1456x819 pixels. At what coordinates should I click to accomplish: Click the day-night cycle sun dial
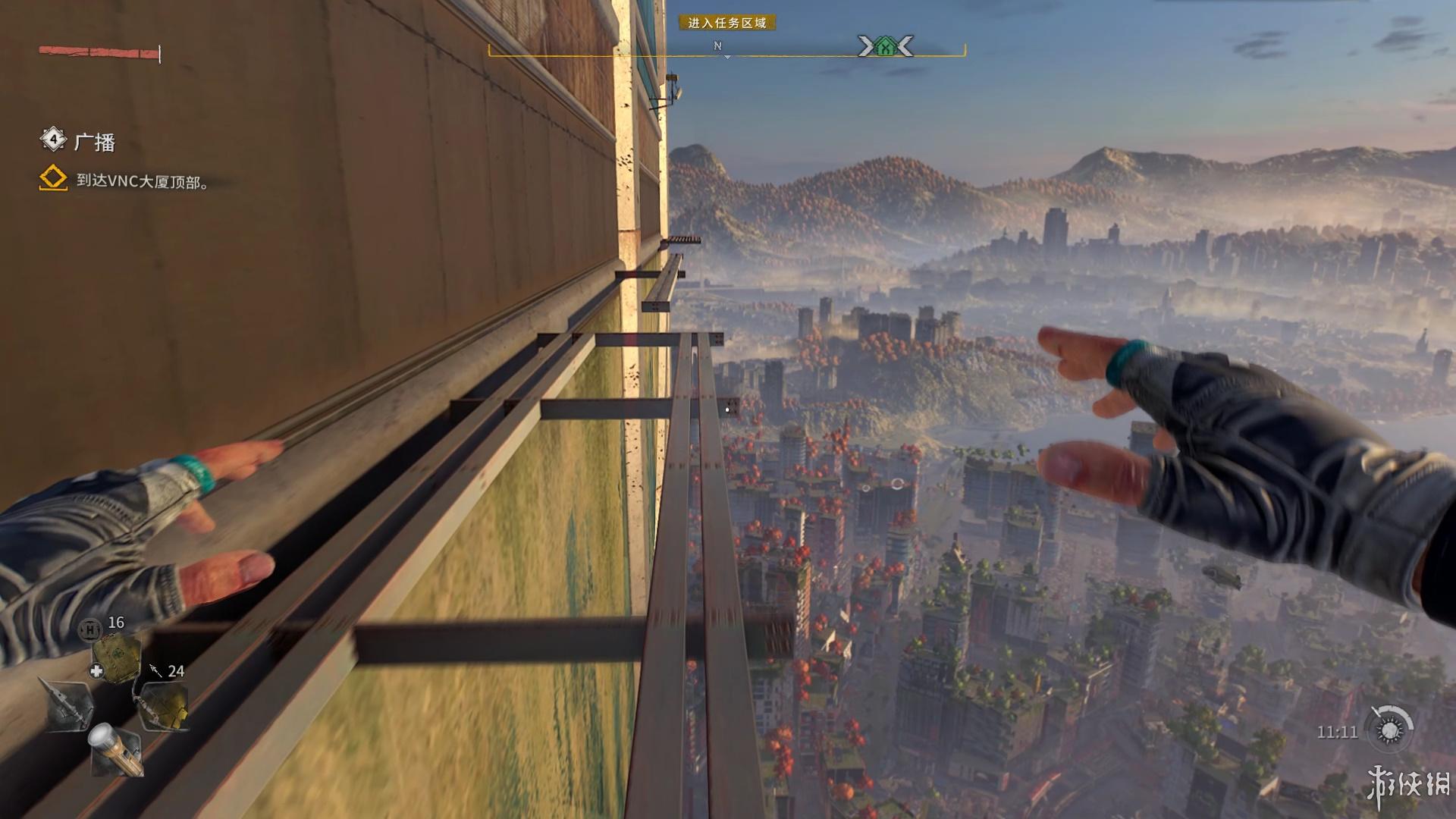(x=1389, y=730)
